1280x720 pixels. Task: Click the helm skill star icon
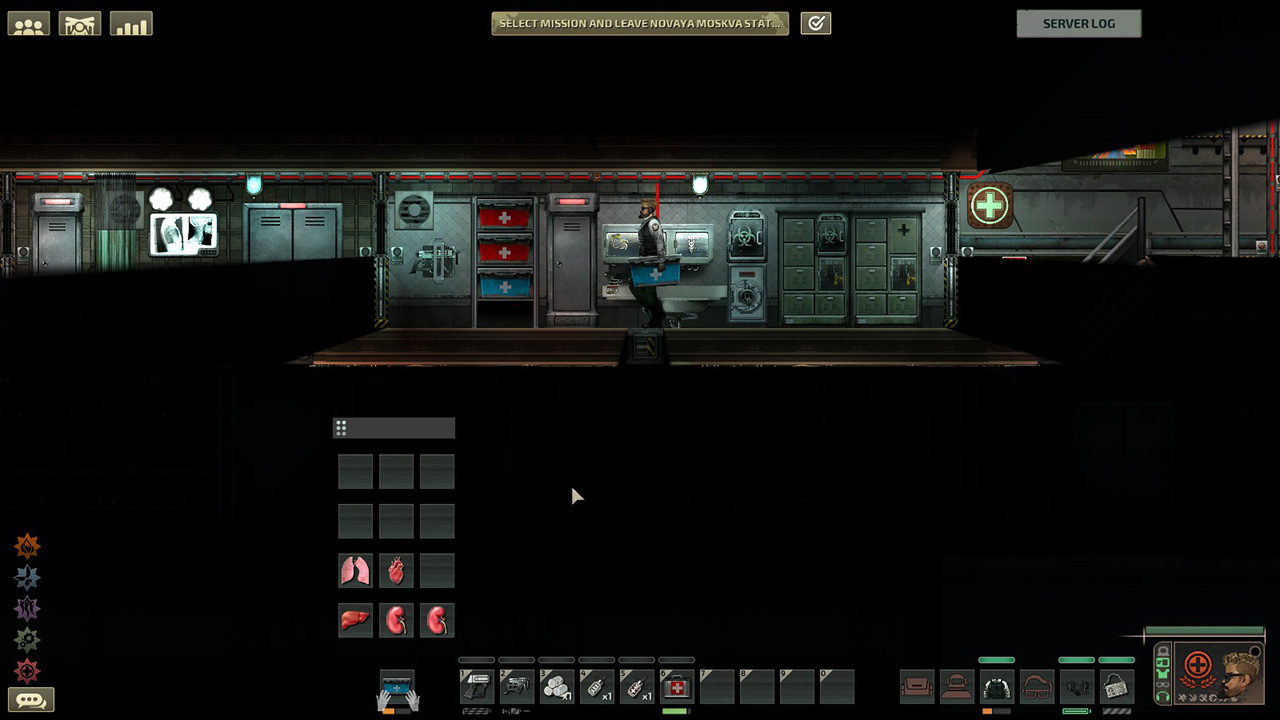(27, 577)
